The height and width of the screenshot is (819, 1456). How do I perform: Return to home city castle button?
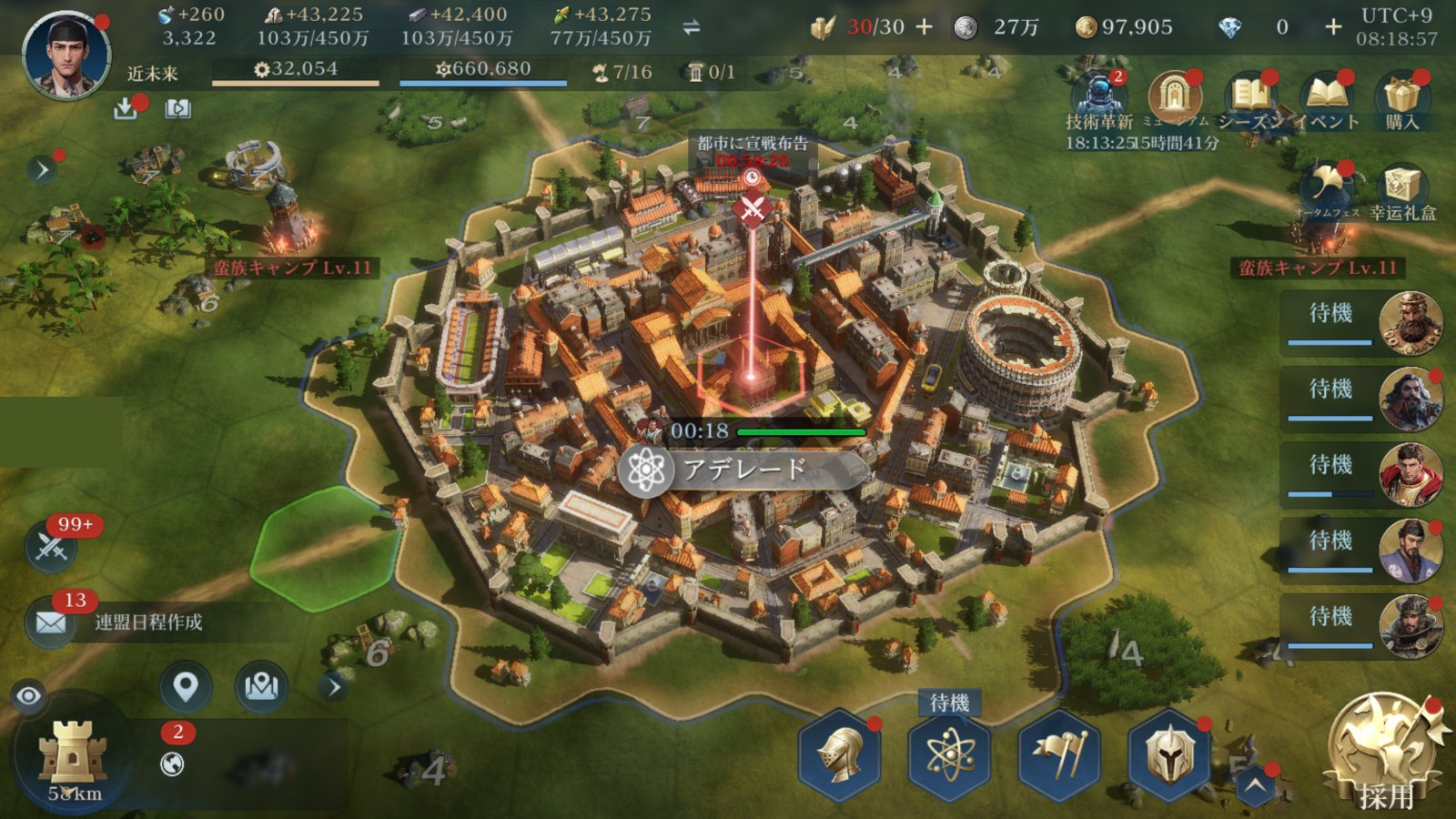[x=73, y=755]
